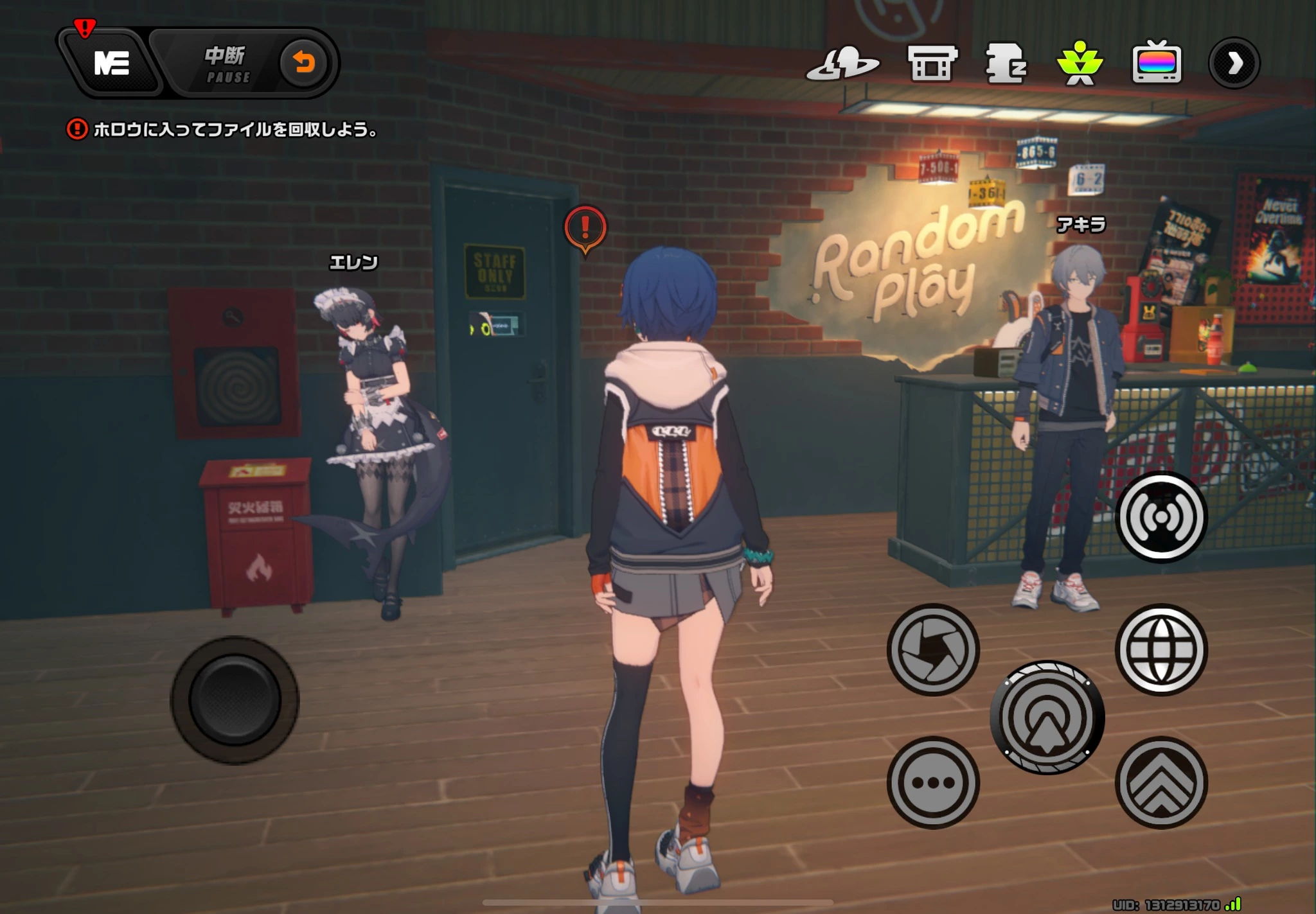The image size is (1316, 914).
Task: Open the ME profile menu button
Action: [x=112, y=64]
